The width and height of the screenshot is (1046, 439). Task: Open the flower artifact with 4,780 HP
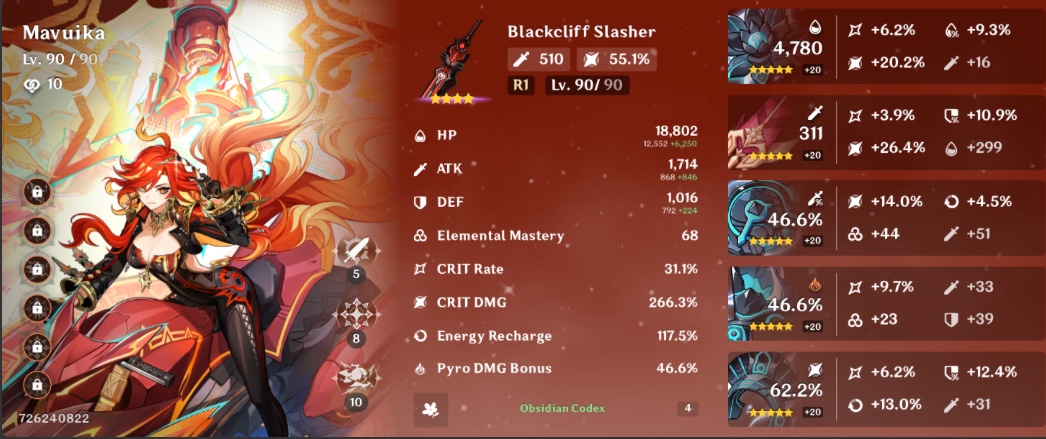[765, 47]
